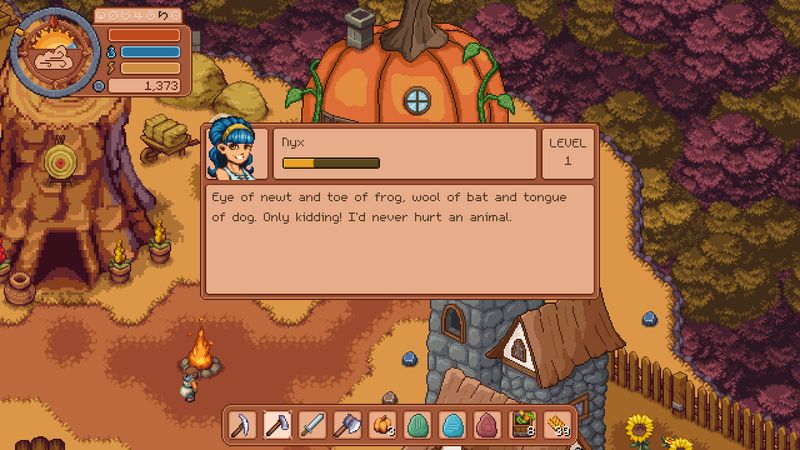Select the vegetable crate slot
Image resolution: width=800 pixels, height=450 pixels.
click(523, 425)
